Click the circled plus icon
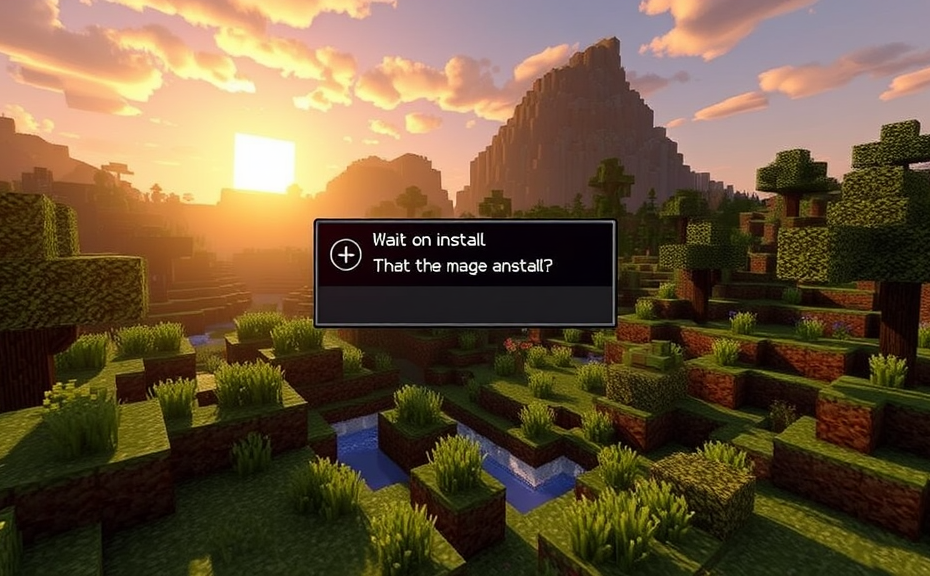The height and width of the screenshot is (576, 930). coord(345,255)
